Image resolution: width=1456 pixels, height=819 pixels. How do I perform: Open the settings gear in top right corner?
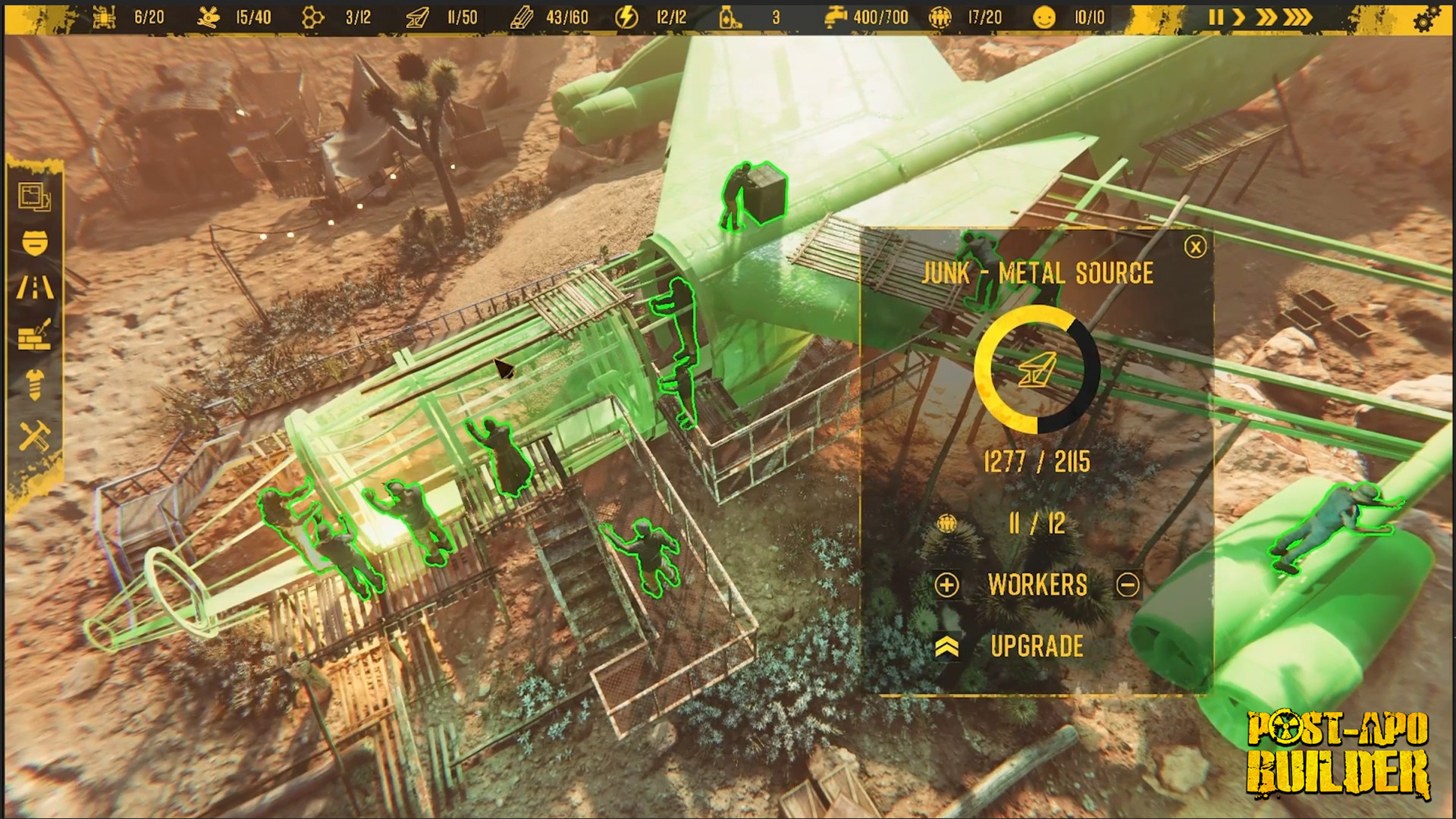tap(1426, 17)
